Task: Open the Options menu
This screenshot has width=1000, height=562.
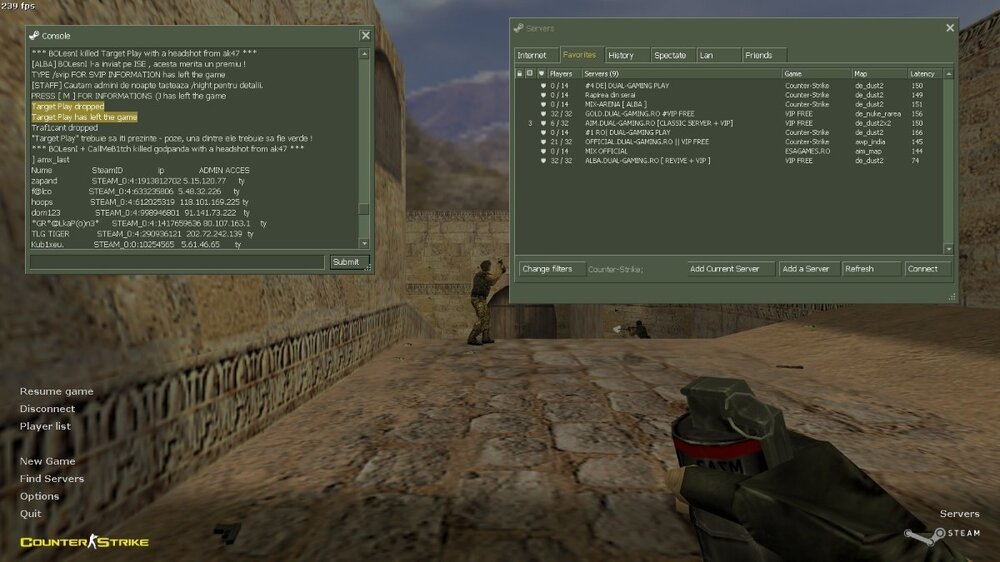Action: pyautogui.click(x=40, y=496)
